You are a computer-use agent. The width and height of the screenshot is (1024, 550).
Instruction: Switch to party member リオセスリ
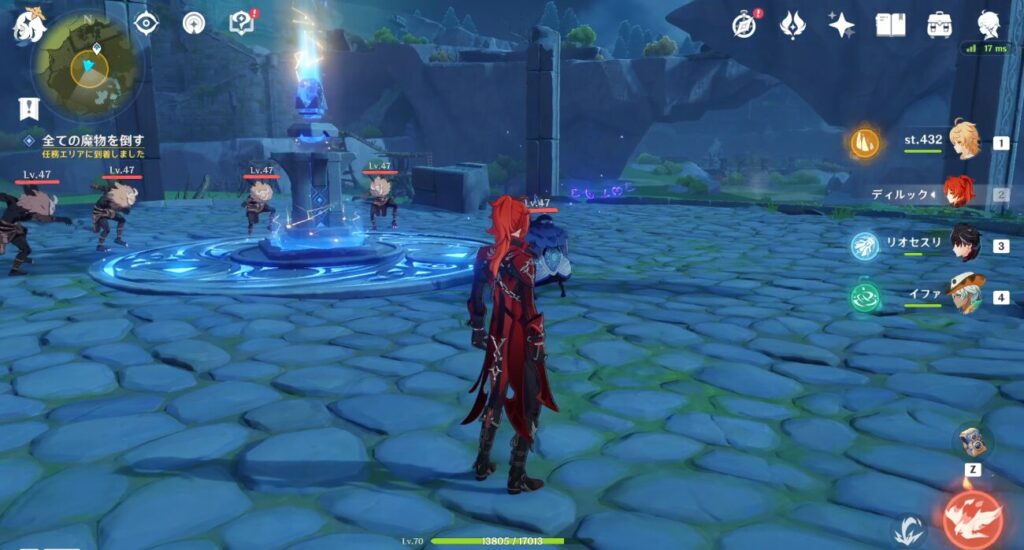tap(962, 244)
